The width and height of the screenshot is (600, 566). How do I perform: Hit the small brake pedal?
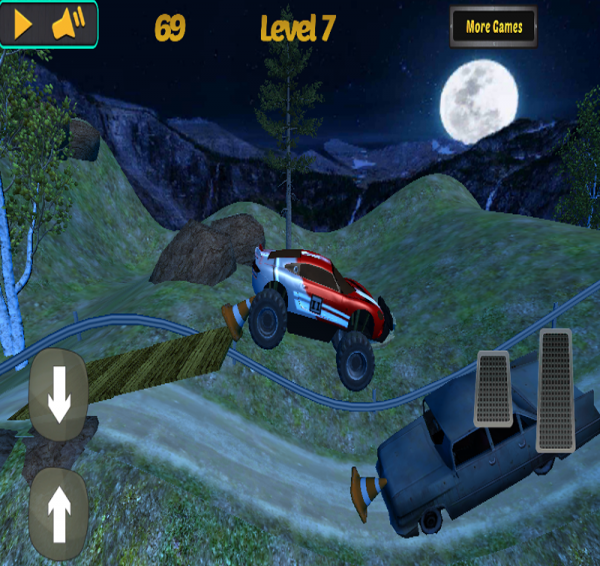[x=493, y=389]
